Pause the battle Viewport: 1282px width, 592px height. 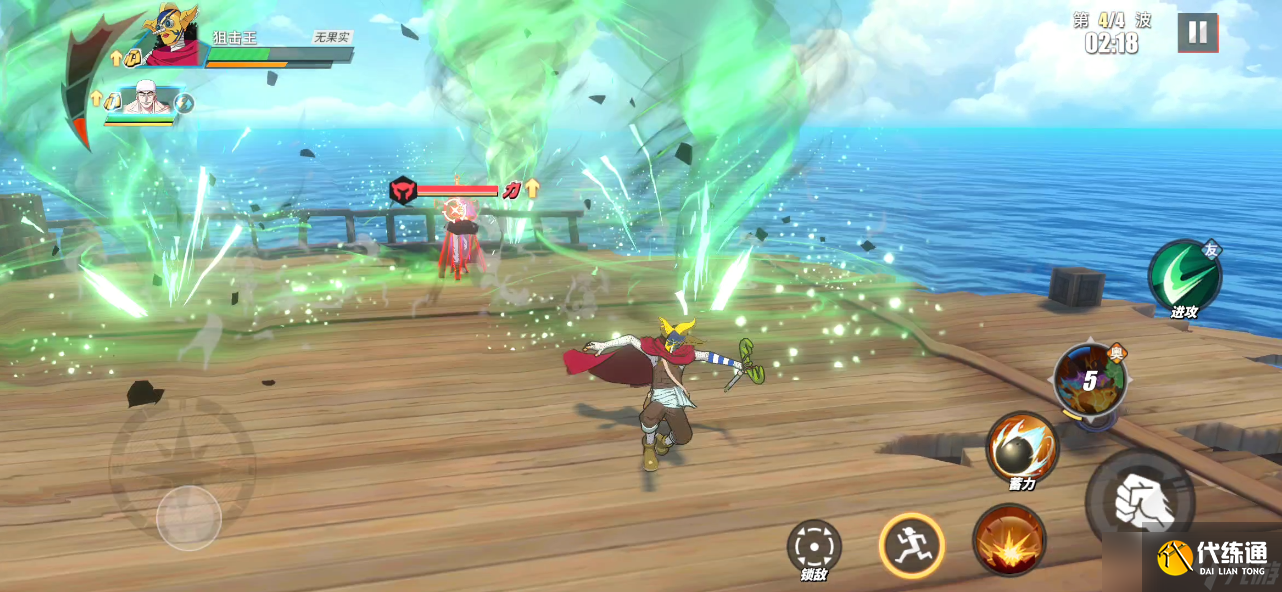click(x=1197, y=32)
